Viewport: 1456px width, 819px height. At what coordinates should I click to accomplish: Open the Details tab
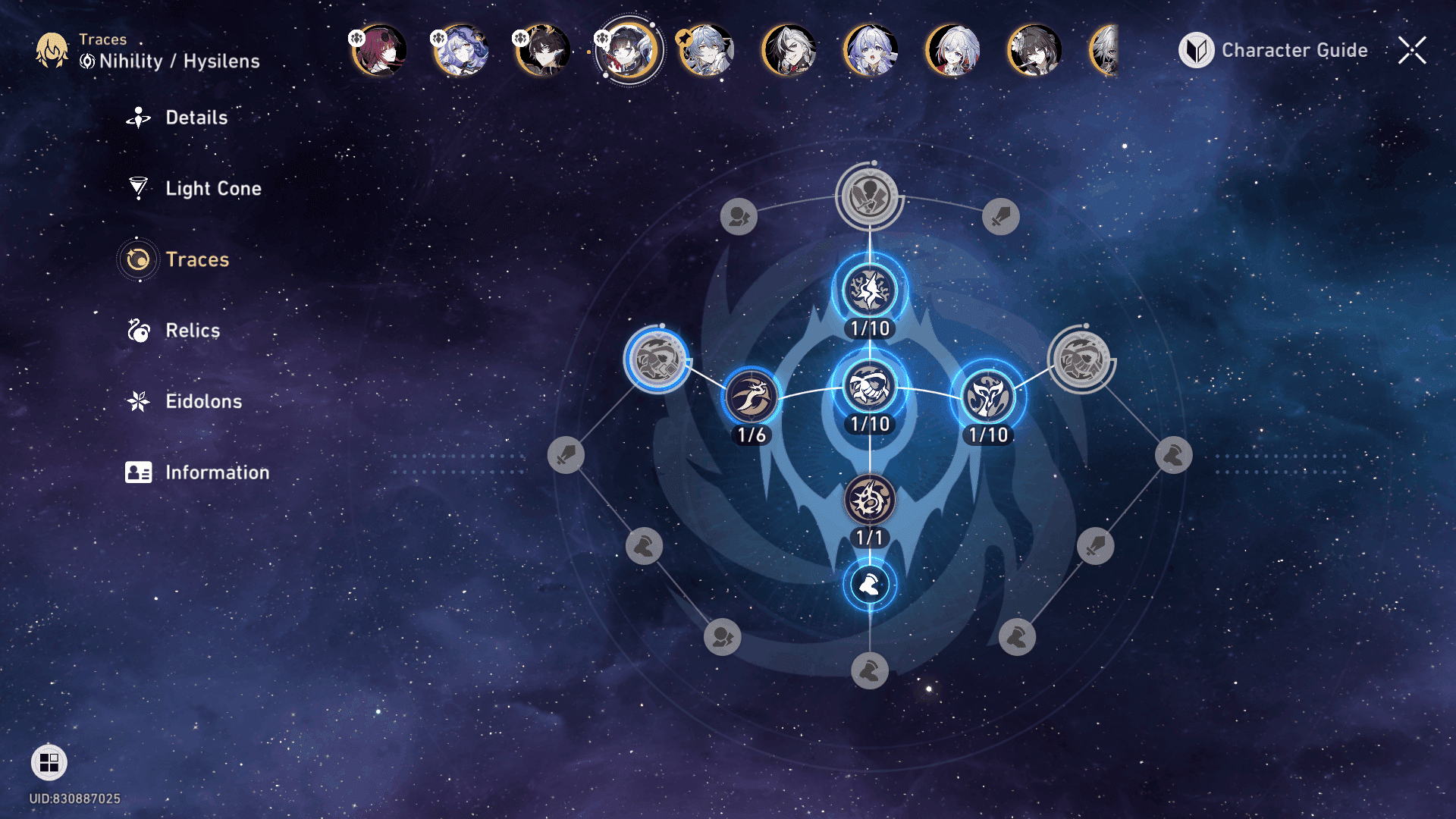(x=196, y=118)
